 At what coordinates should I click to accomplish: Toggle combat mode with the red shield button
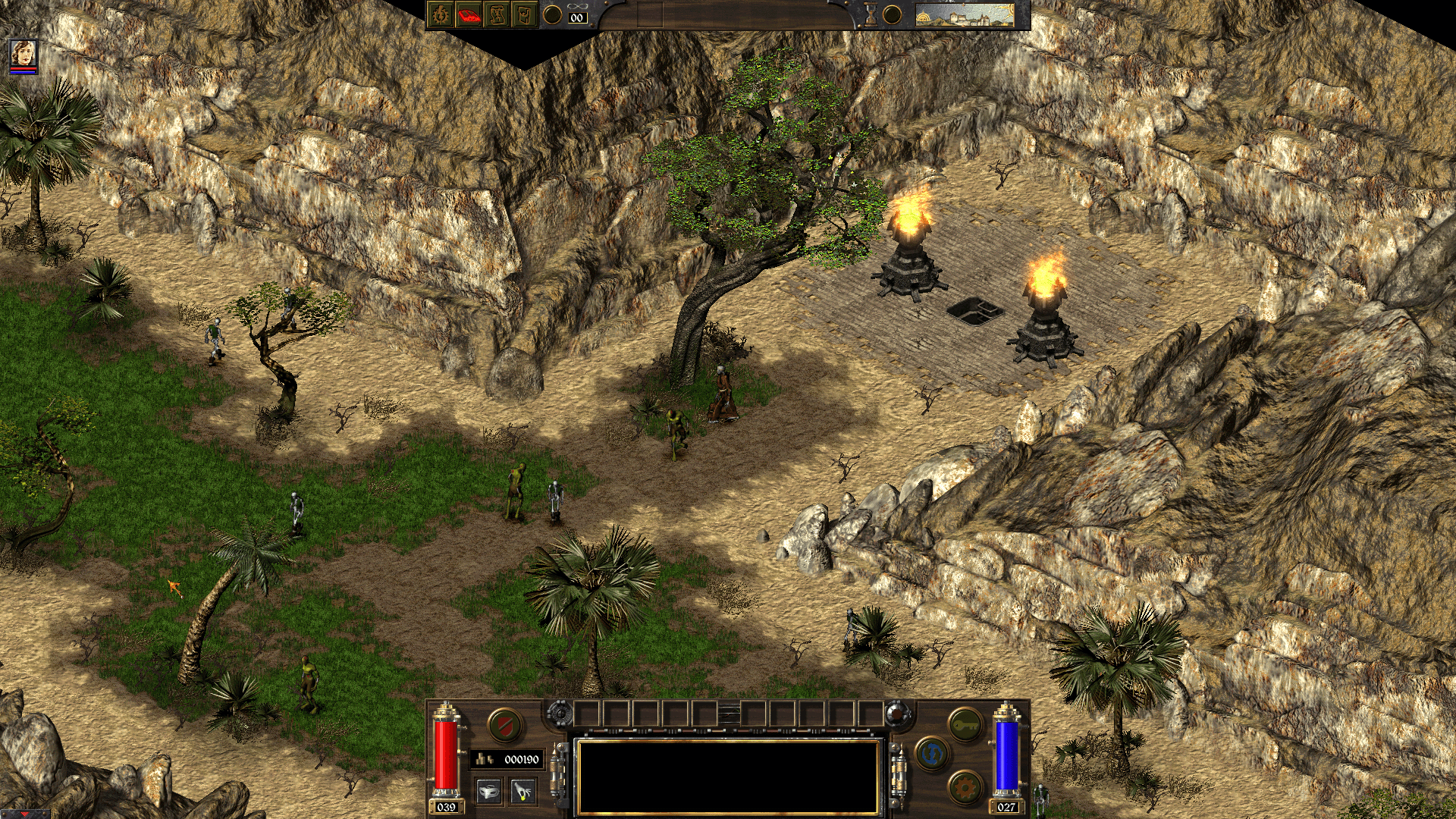point(504,725)
